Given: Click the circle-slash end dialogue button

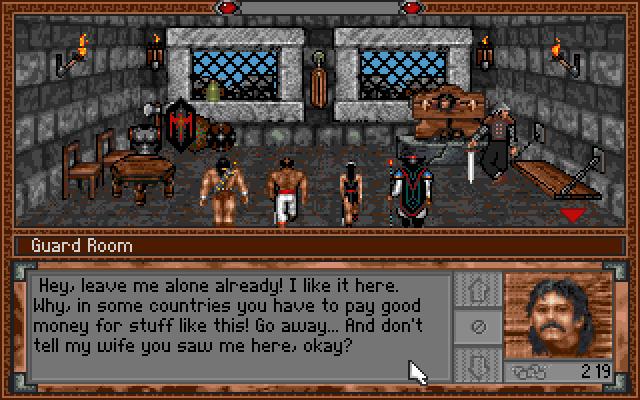Looking at the screenshot, I should 476,325.
